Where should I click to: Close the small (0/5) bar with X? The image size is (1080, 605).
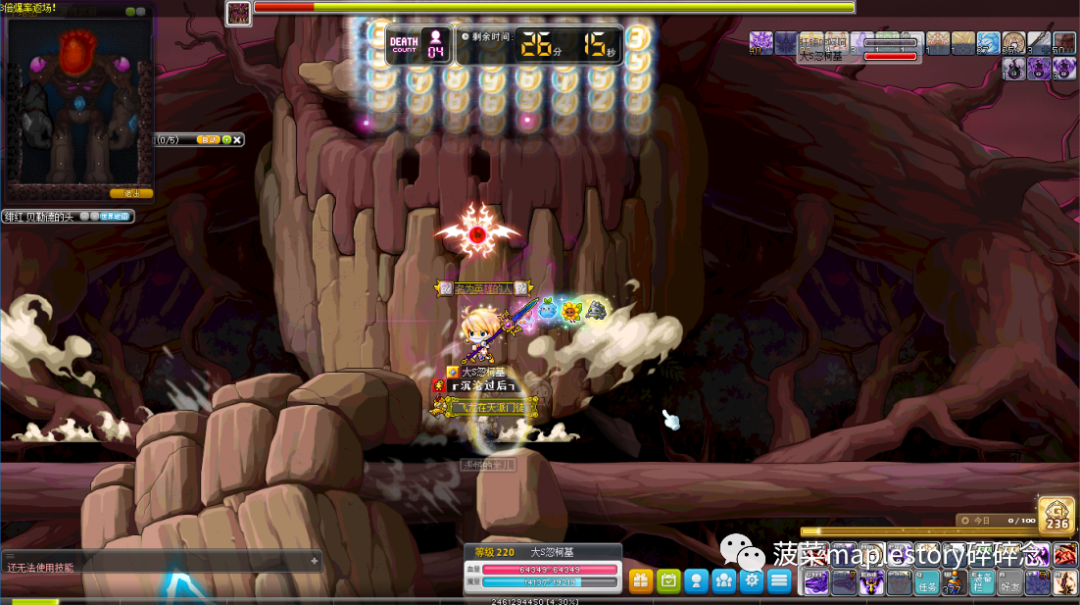tap(237, 140)
